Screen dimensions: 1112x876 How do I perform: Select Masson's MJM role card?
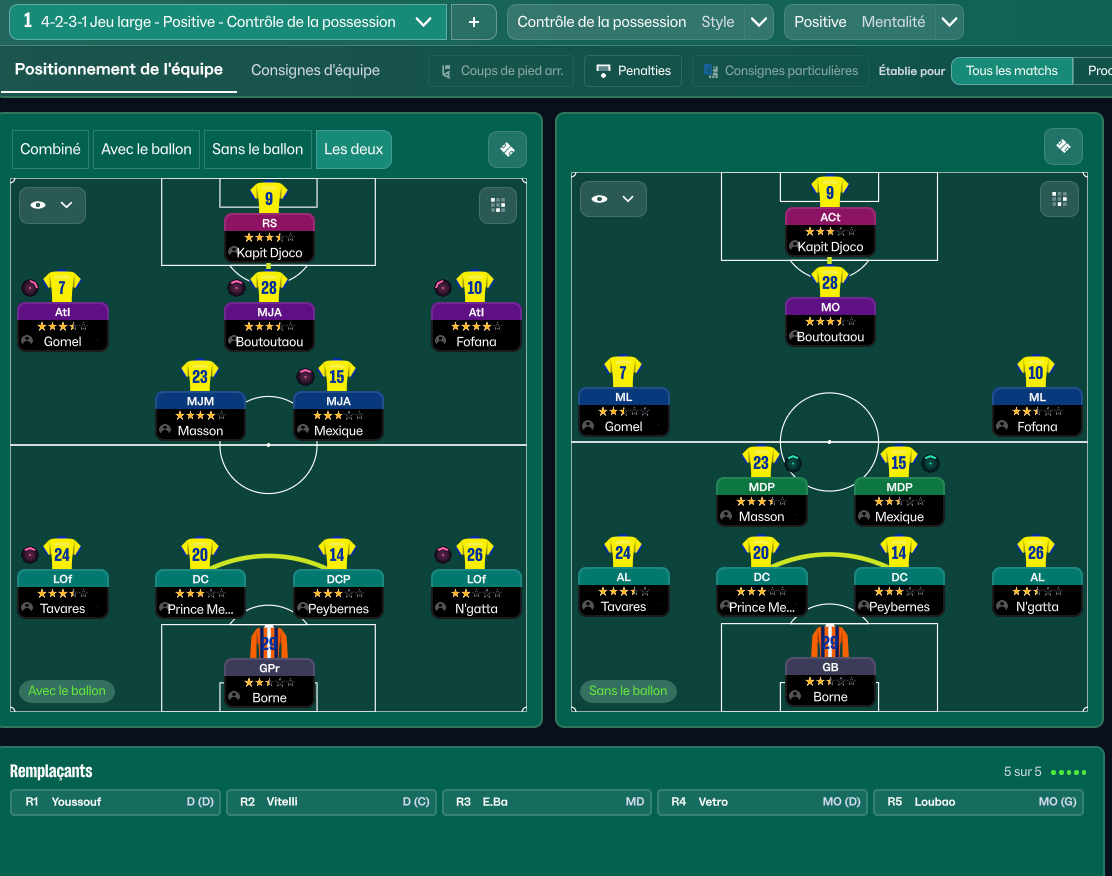(x=201, y=415)
